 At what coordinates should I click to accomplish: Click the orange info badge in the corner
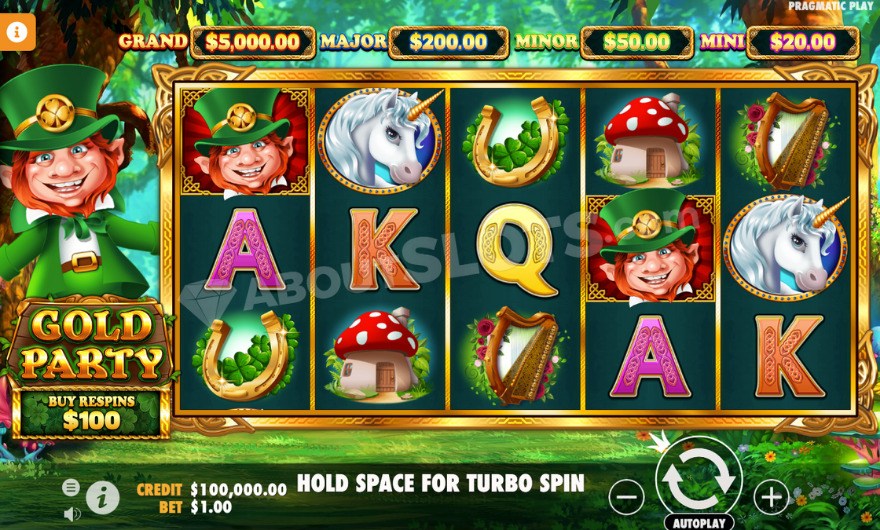pos(17,31)
